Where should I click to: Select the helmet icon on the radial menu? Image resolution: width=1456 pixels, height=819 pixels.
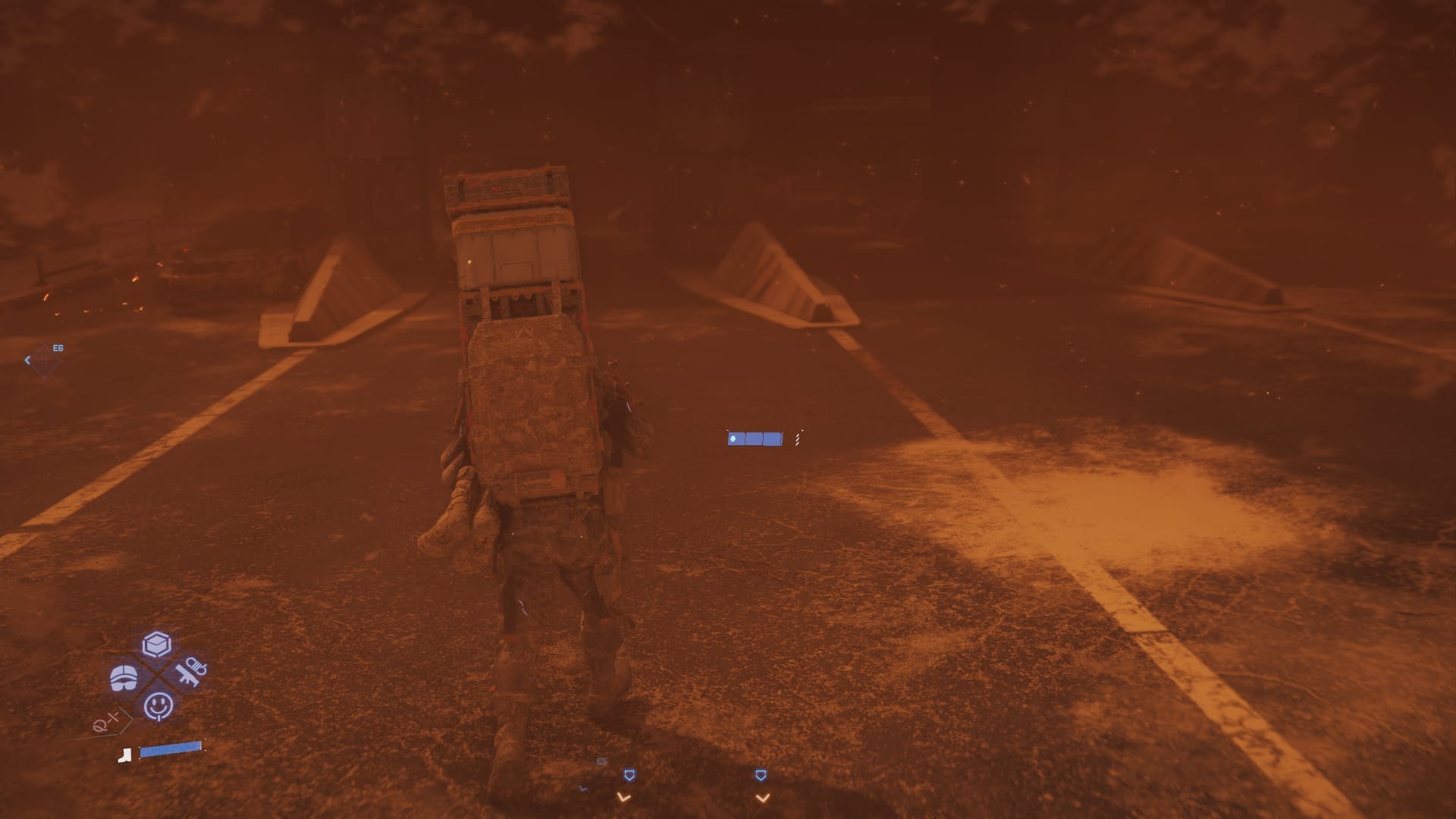point(124,677)
